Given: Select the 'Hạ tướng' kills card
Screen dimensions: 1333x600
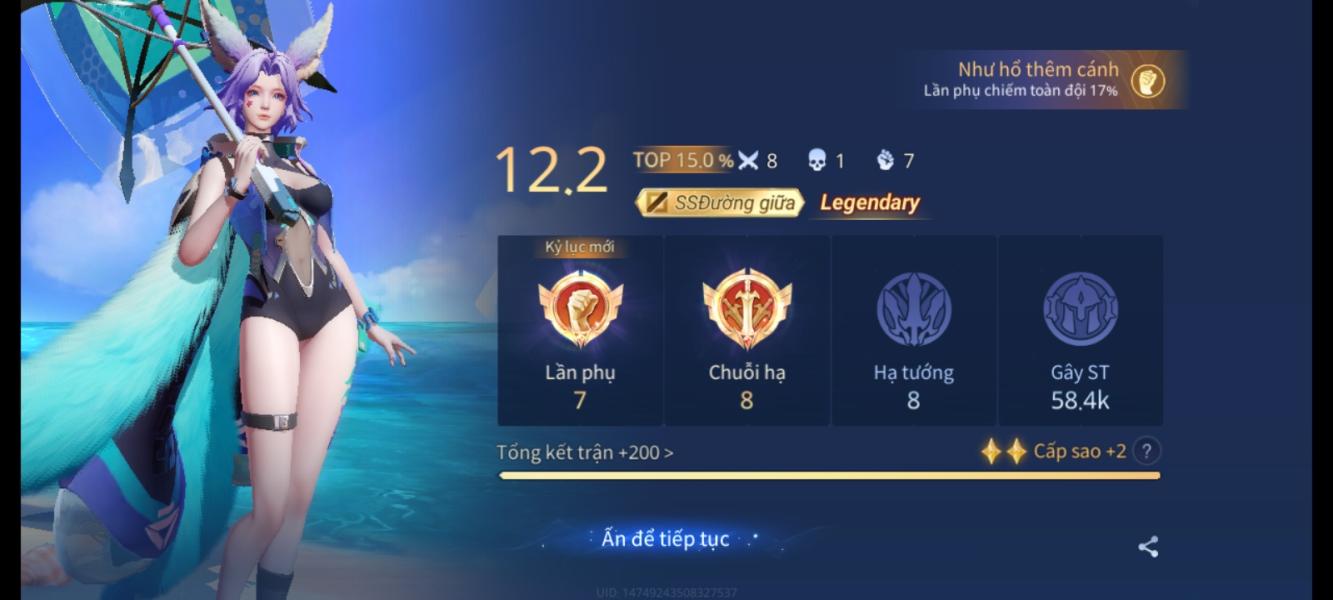Looking at the screenshot, I should coord(913,330).
